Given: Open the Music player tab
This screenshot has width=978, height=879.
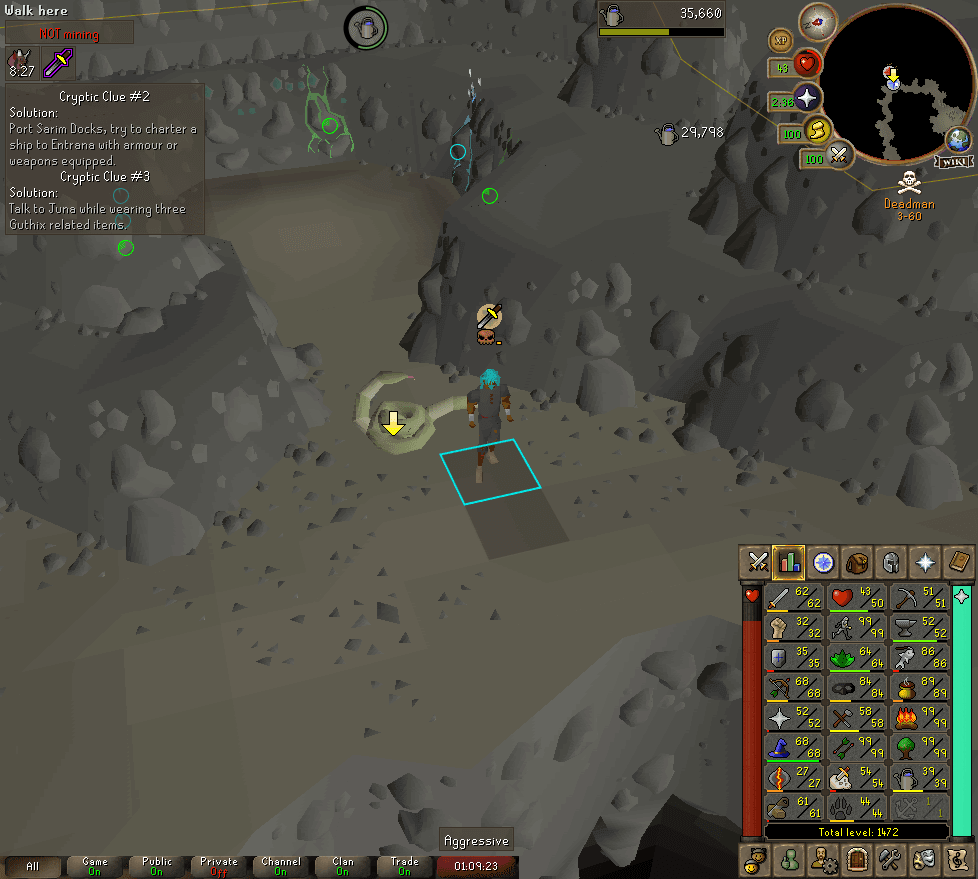Looking at the screenshot, I should pos(956,858).
